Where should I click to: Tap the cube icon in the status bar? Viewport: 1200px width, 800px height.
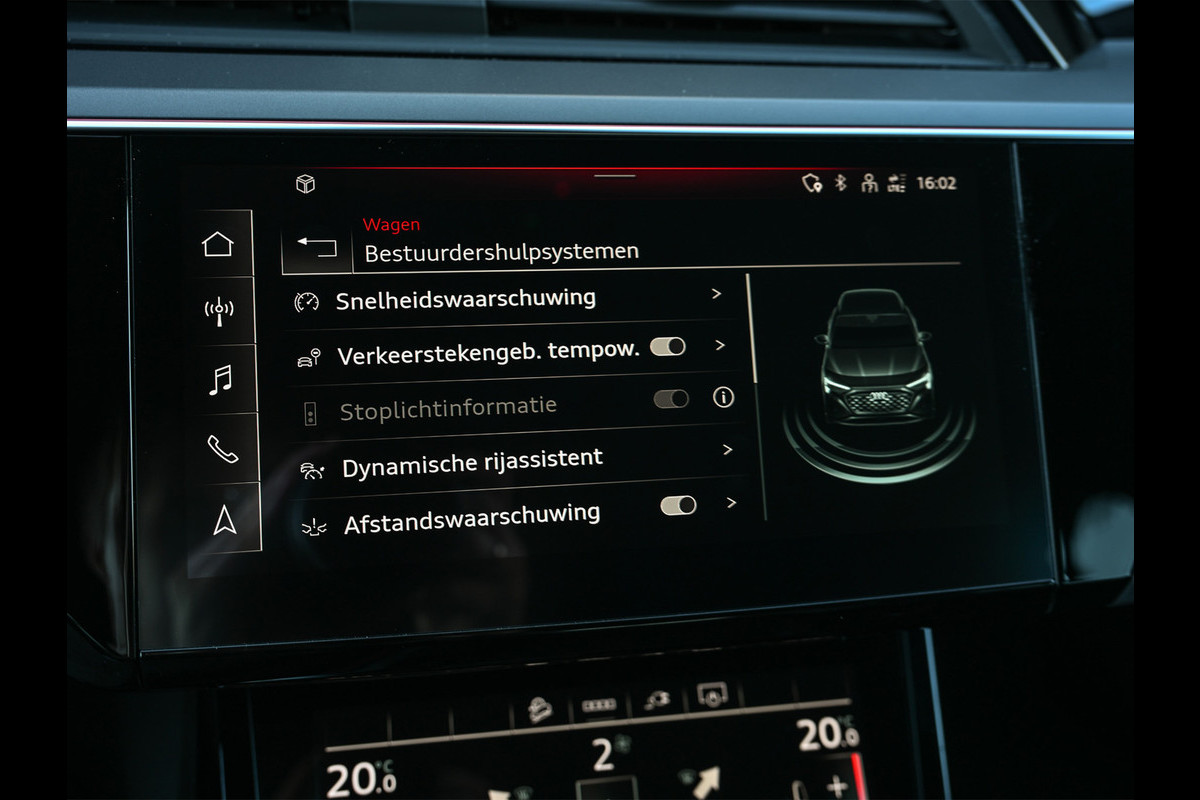click(305, 184)
